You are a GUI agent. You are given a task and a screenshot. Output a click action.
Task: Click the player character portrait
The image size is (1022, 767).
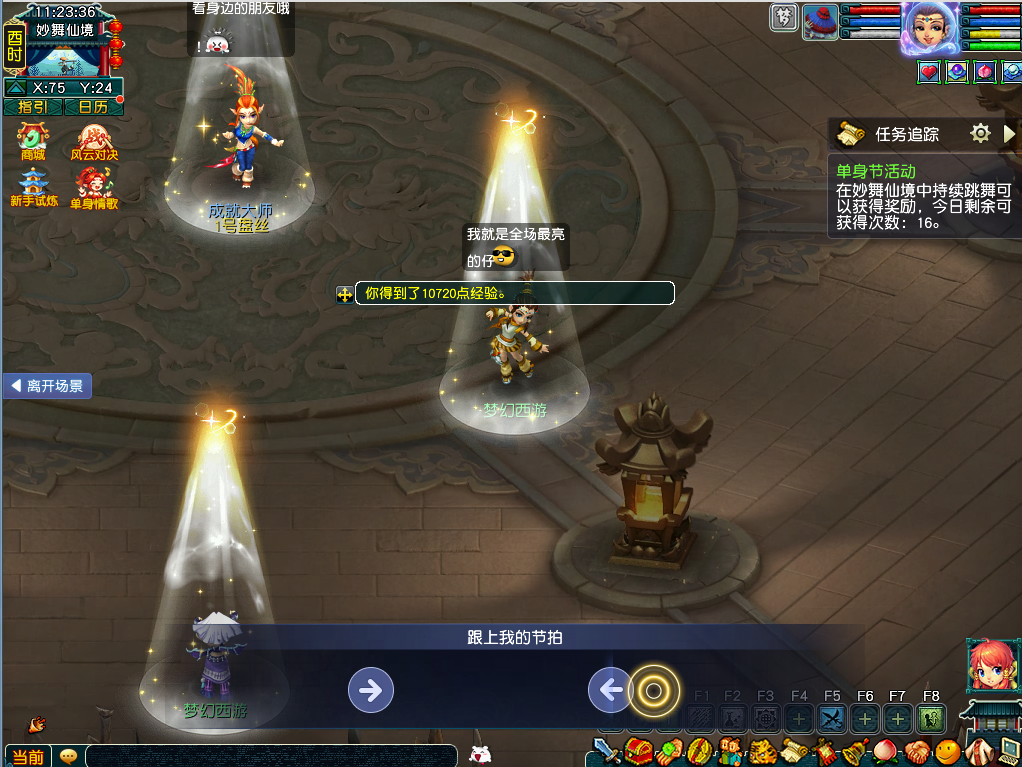[x=930, y=28]
